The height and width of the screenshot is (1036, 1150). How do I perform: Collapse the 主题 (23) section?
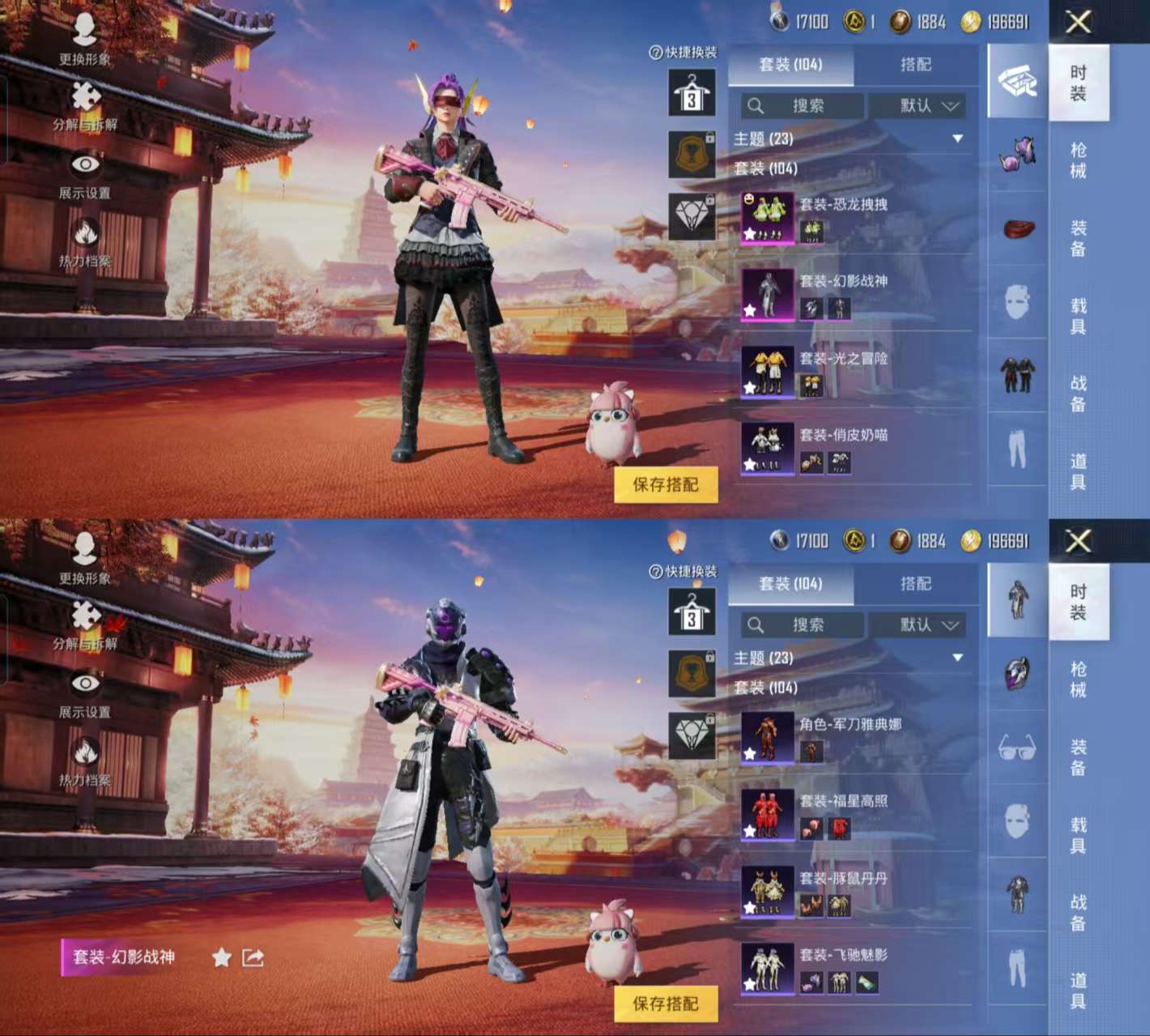pyautogui.click(x=958, y=139)
